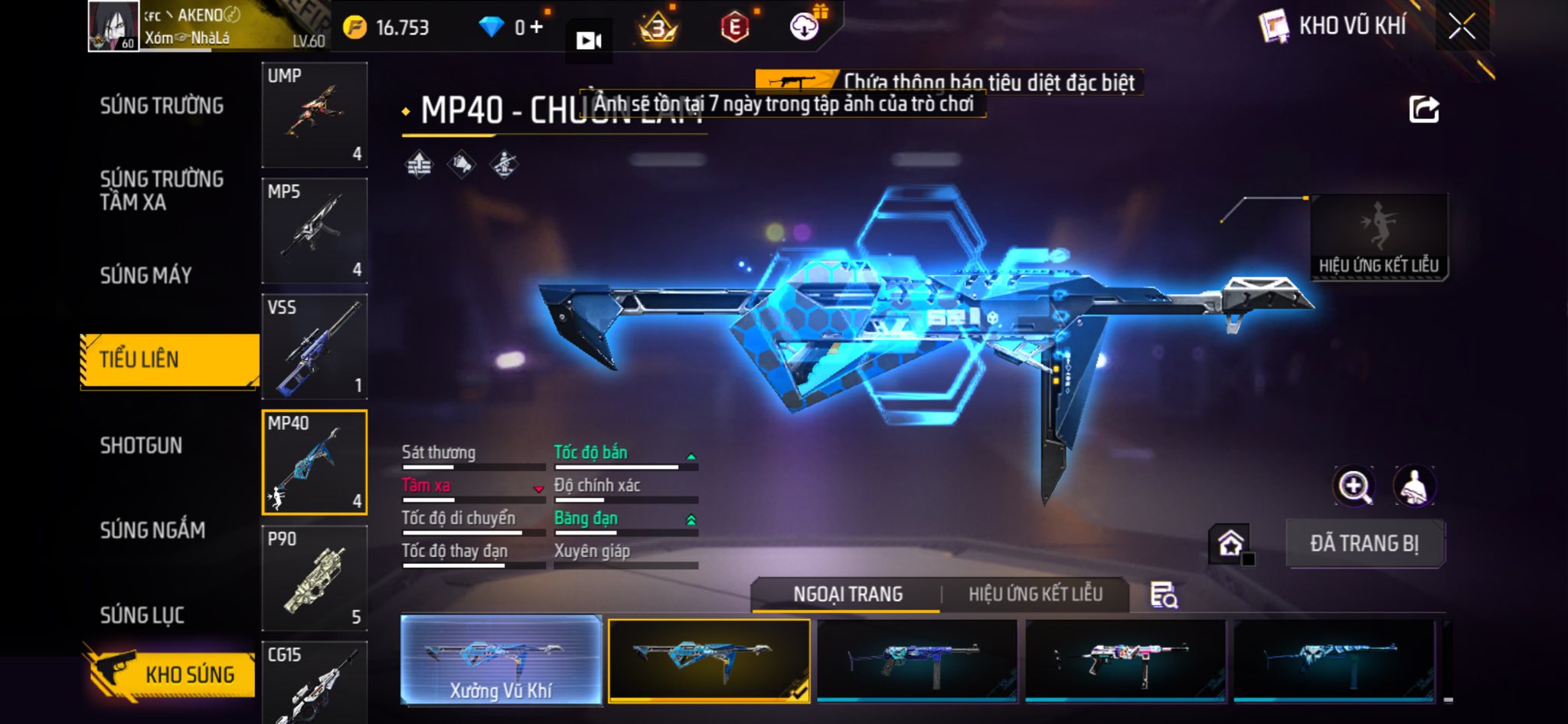1568x724 pixels.
Task: Click the share icon
Action: 1423,110
